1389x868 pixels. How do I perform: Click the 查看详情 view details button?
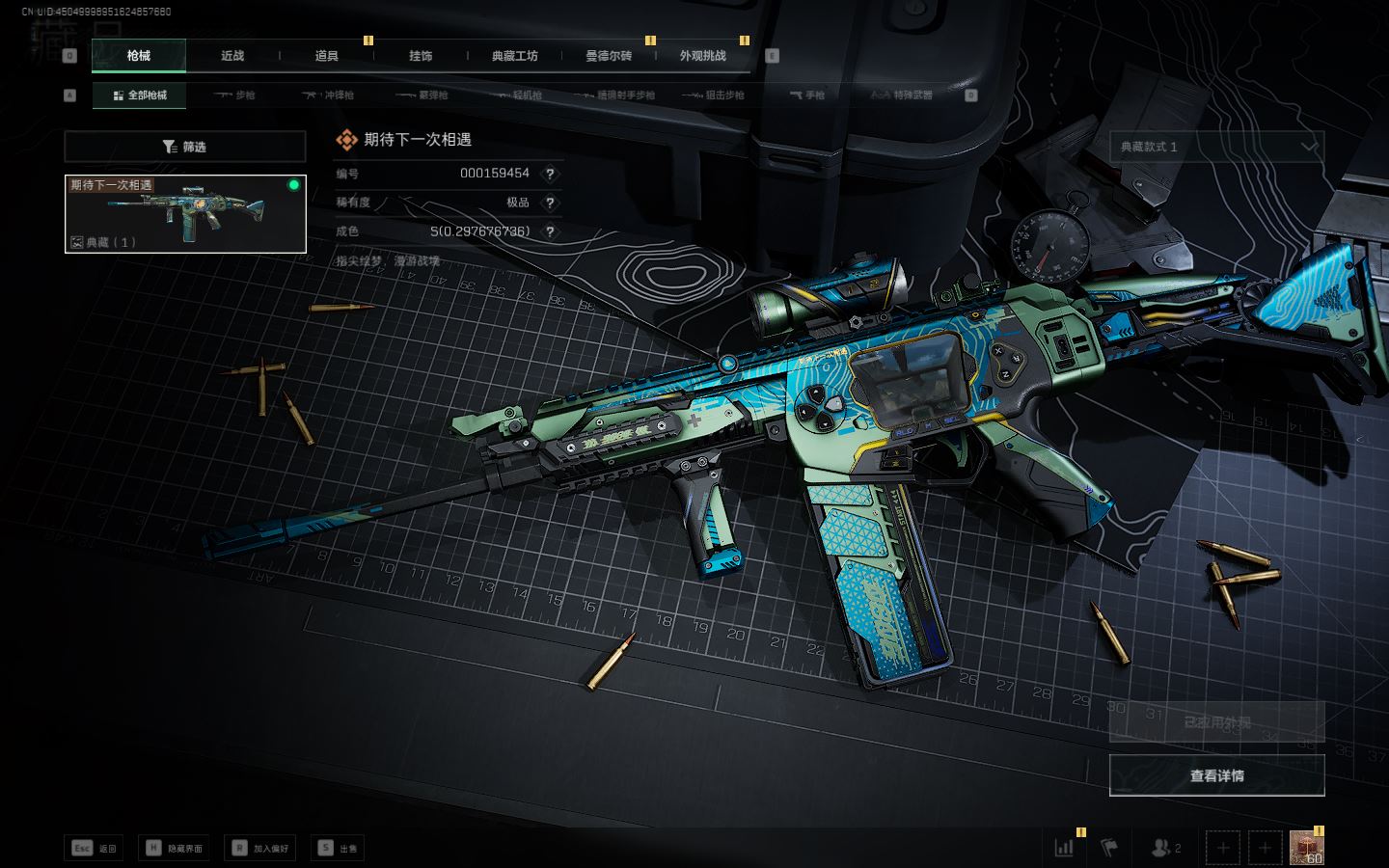1216,775
